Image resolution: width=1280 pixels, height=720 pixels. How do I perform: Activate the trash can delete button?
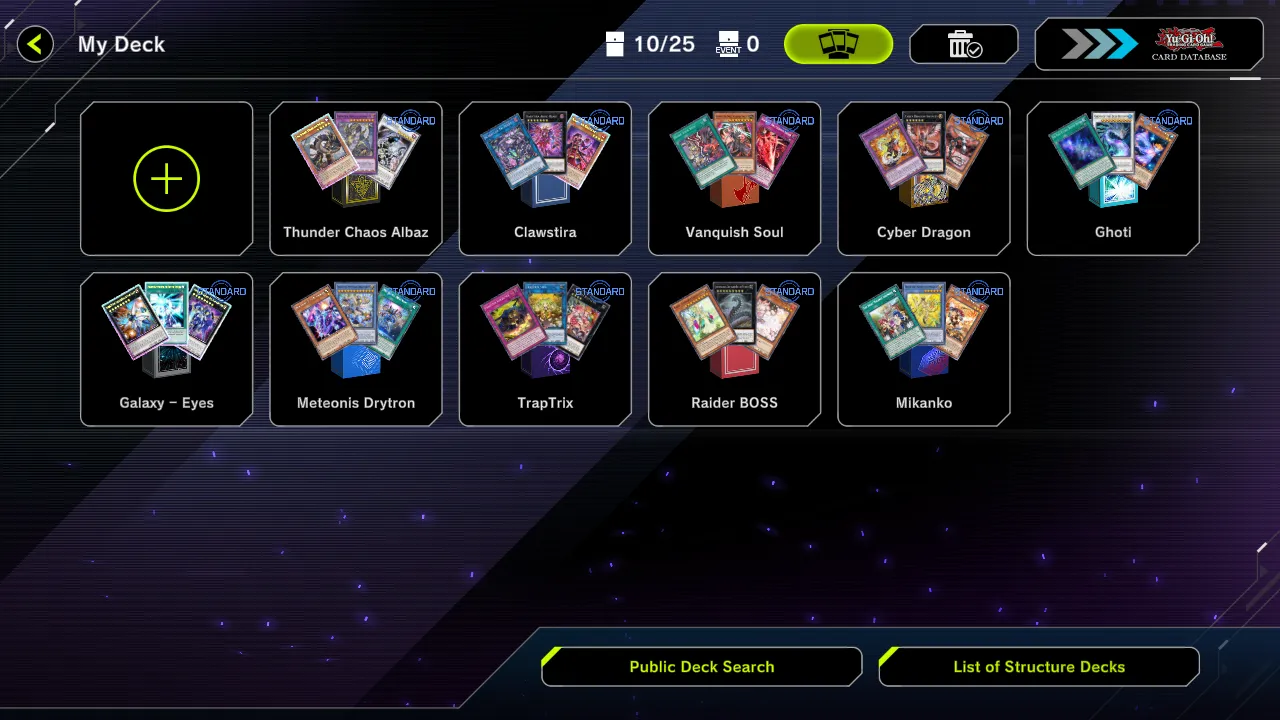pos(963,44)
